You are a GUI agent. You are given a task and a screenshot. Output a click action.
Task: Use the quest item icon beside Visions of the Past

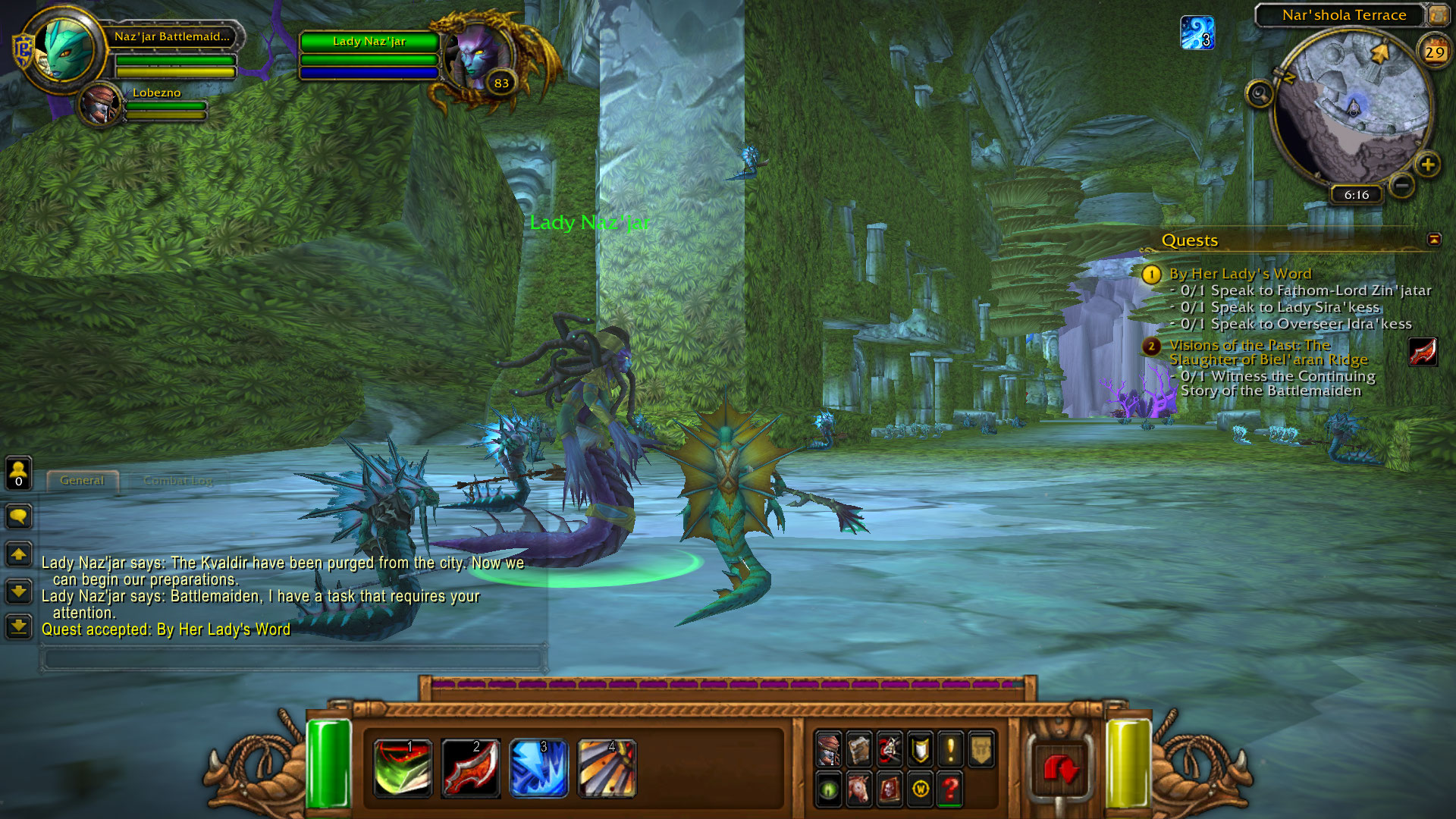[x=1423, y=352]
